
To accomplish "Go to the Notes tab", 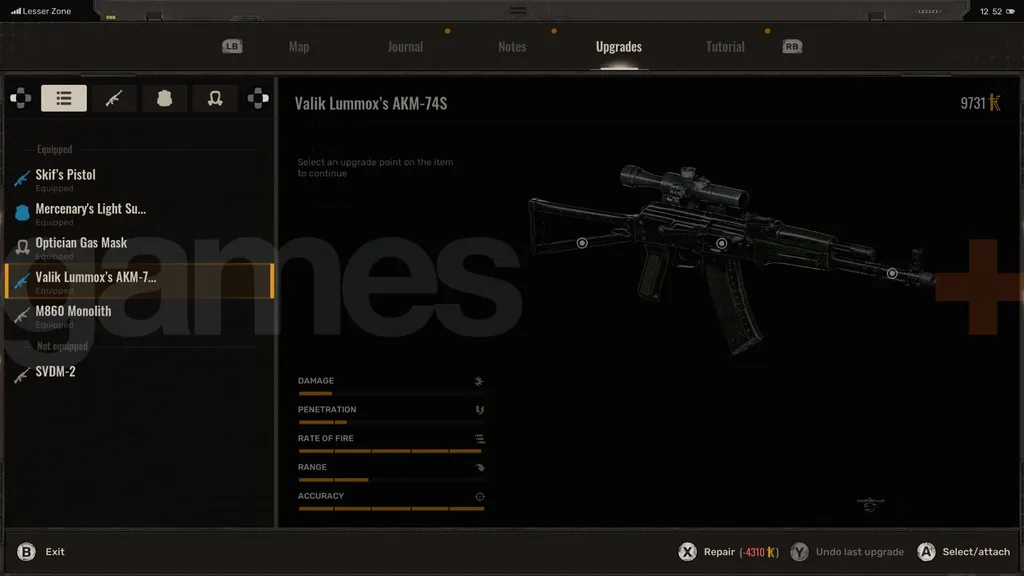I will click(x=512, y=47).
